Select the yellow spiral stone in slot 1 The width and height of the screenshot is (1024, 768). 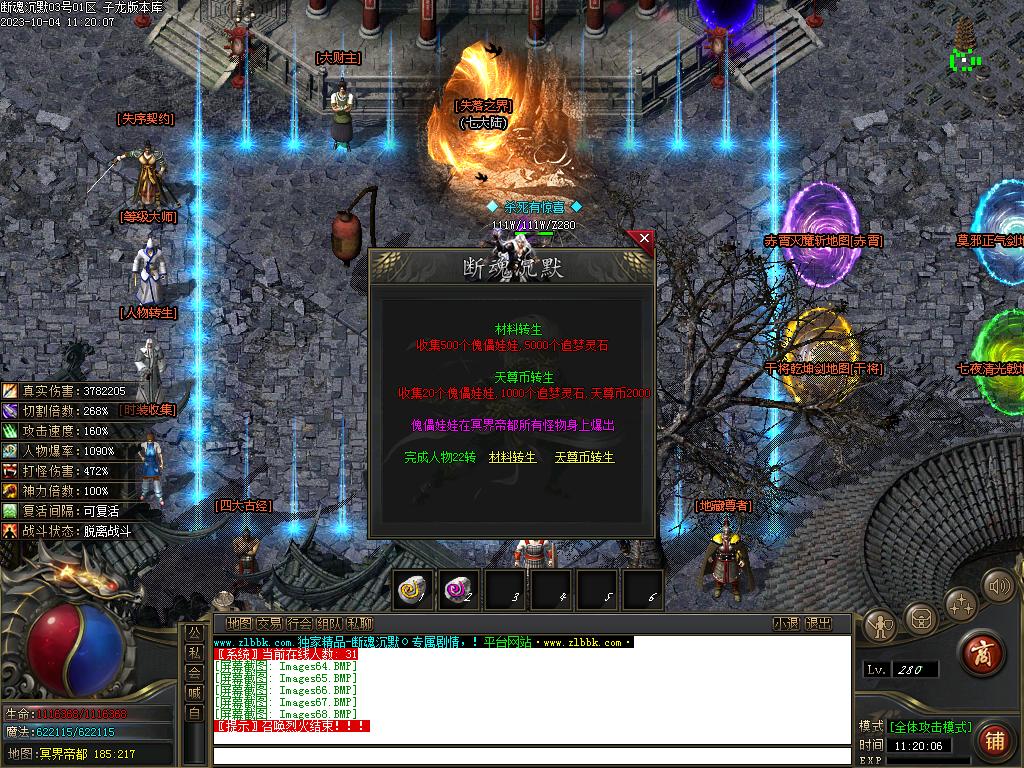pos(412,590)
